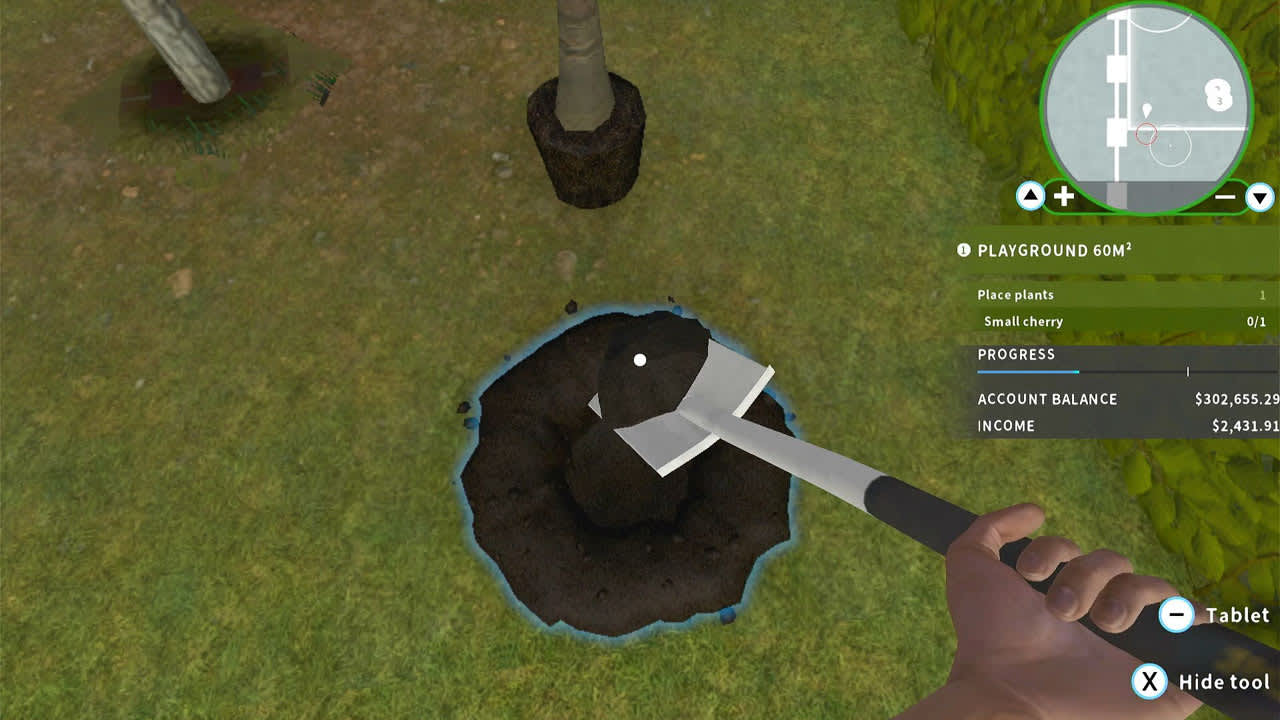Click the zoom-in plus icon under the minimap
The width and height of the screenshot is (1280, 720).
point(1063,195)
